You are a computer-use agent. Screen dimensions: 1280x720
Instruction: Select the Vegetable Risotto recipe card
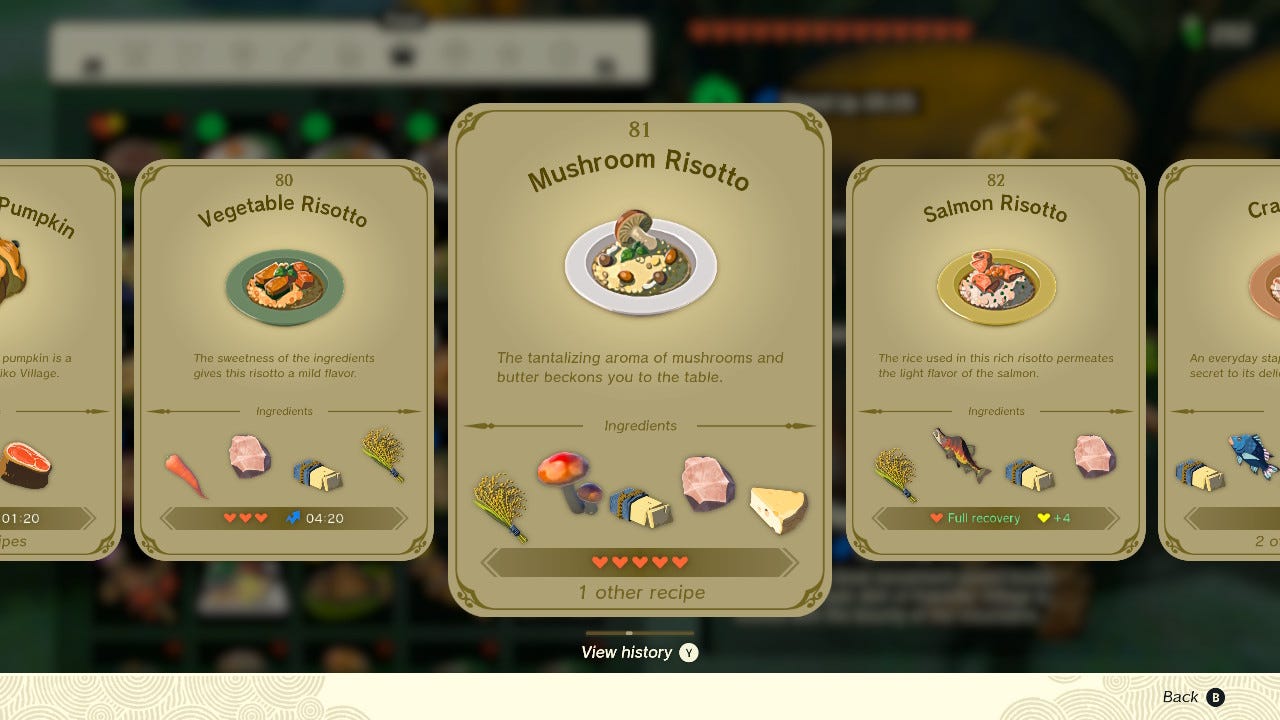click(x=284, y=350)
